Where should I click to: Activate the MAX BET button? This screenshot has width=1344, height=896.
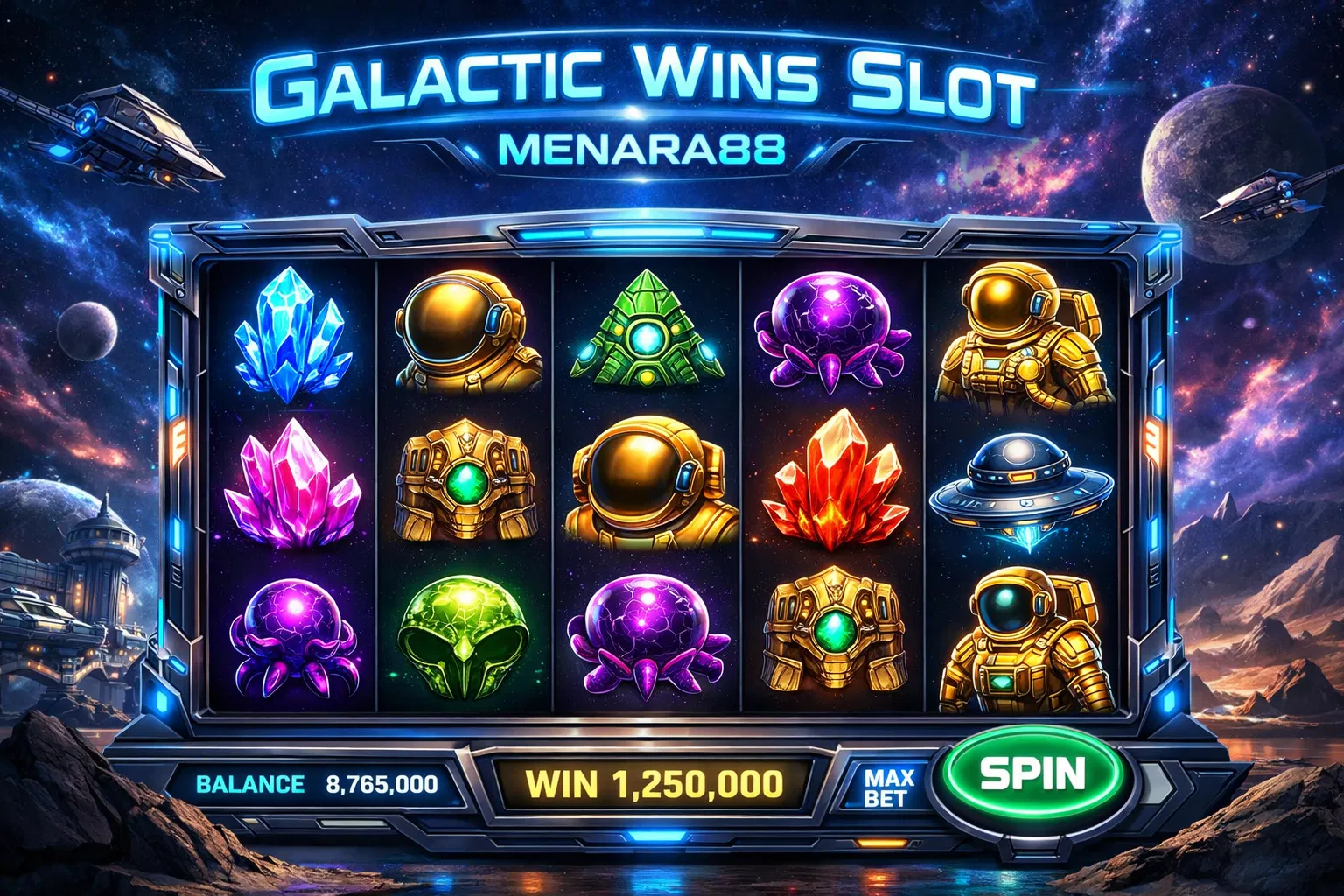click(x=888, y=787)
